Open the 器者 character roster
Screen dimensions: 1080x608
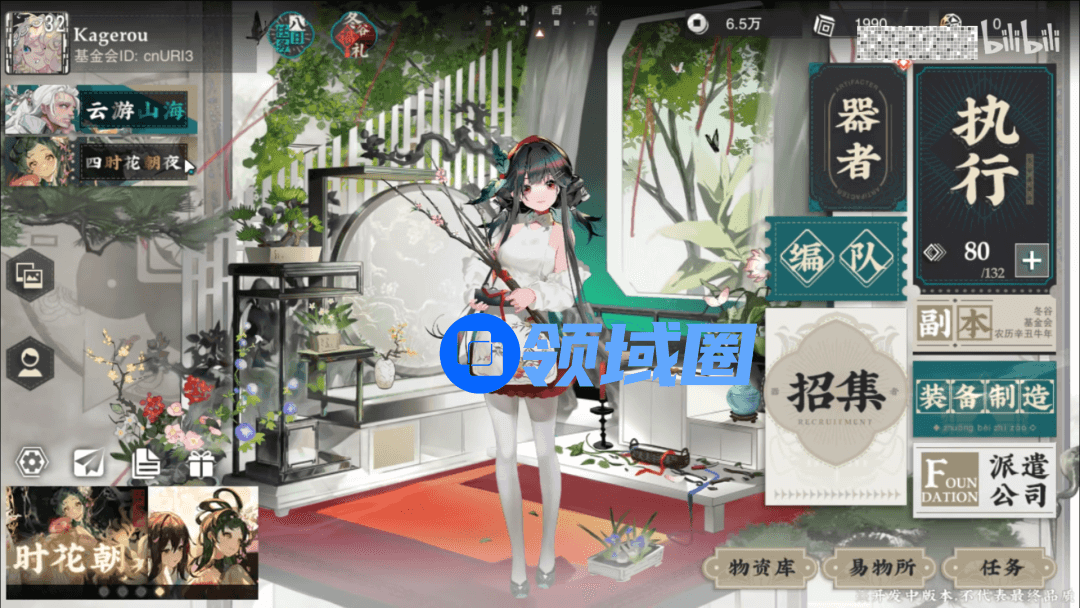coord(857,139)
